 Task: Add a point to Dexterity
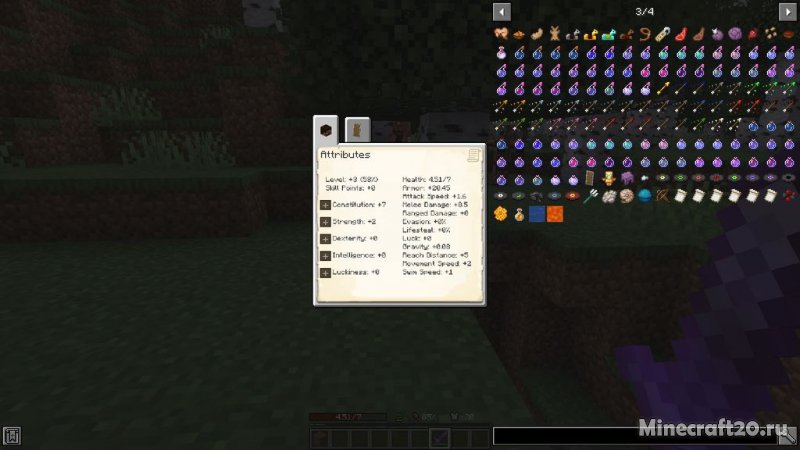click(325, 238)
